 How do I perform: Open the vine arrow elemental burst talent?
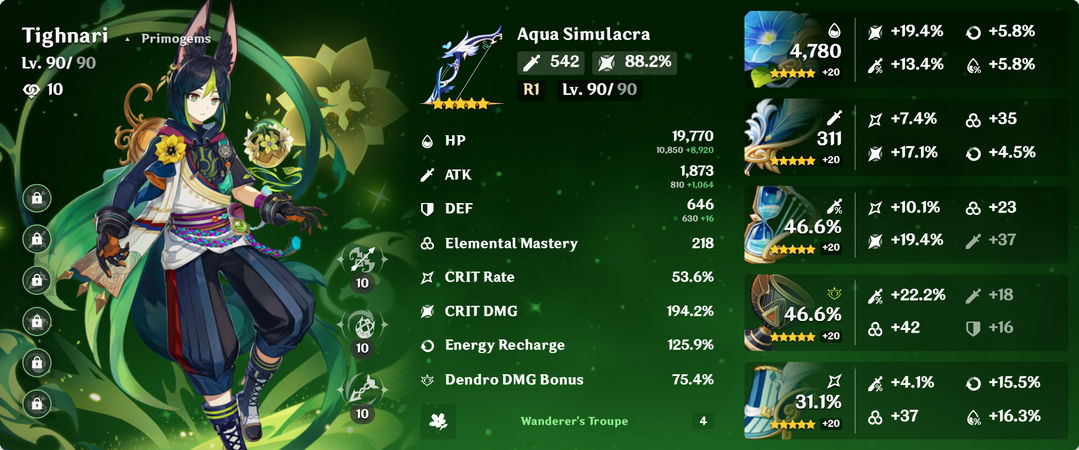362,390
